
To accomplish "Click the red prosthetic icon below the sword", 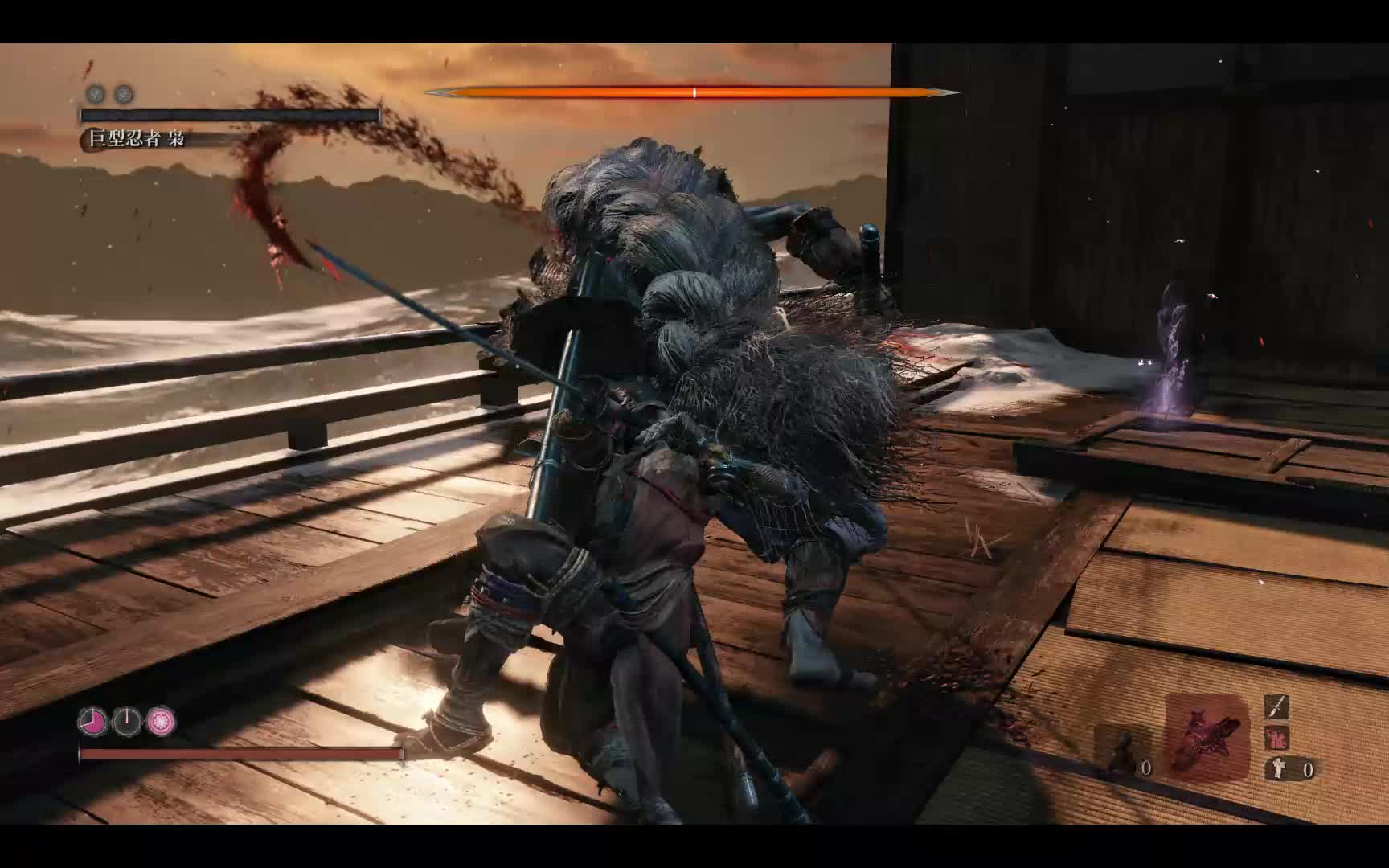I will click(1276, 736).
